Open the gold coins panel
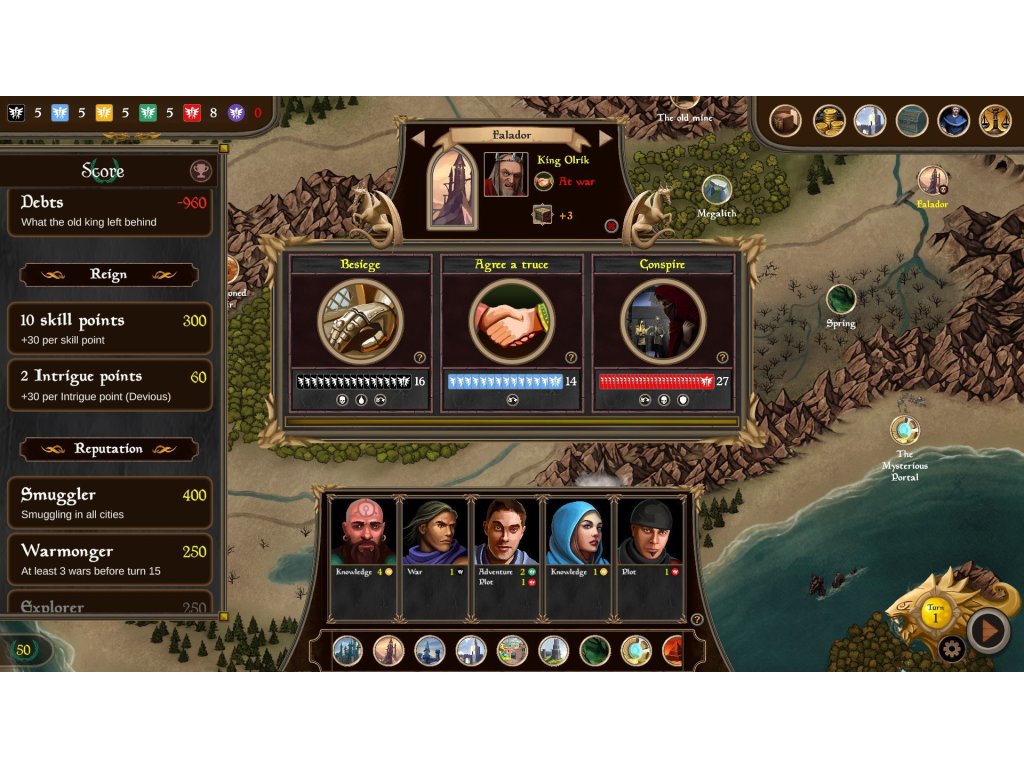1024x768 pixels. point(829,121)
